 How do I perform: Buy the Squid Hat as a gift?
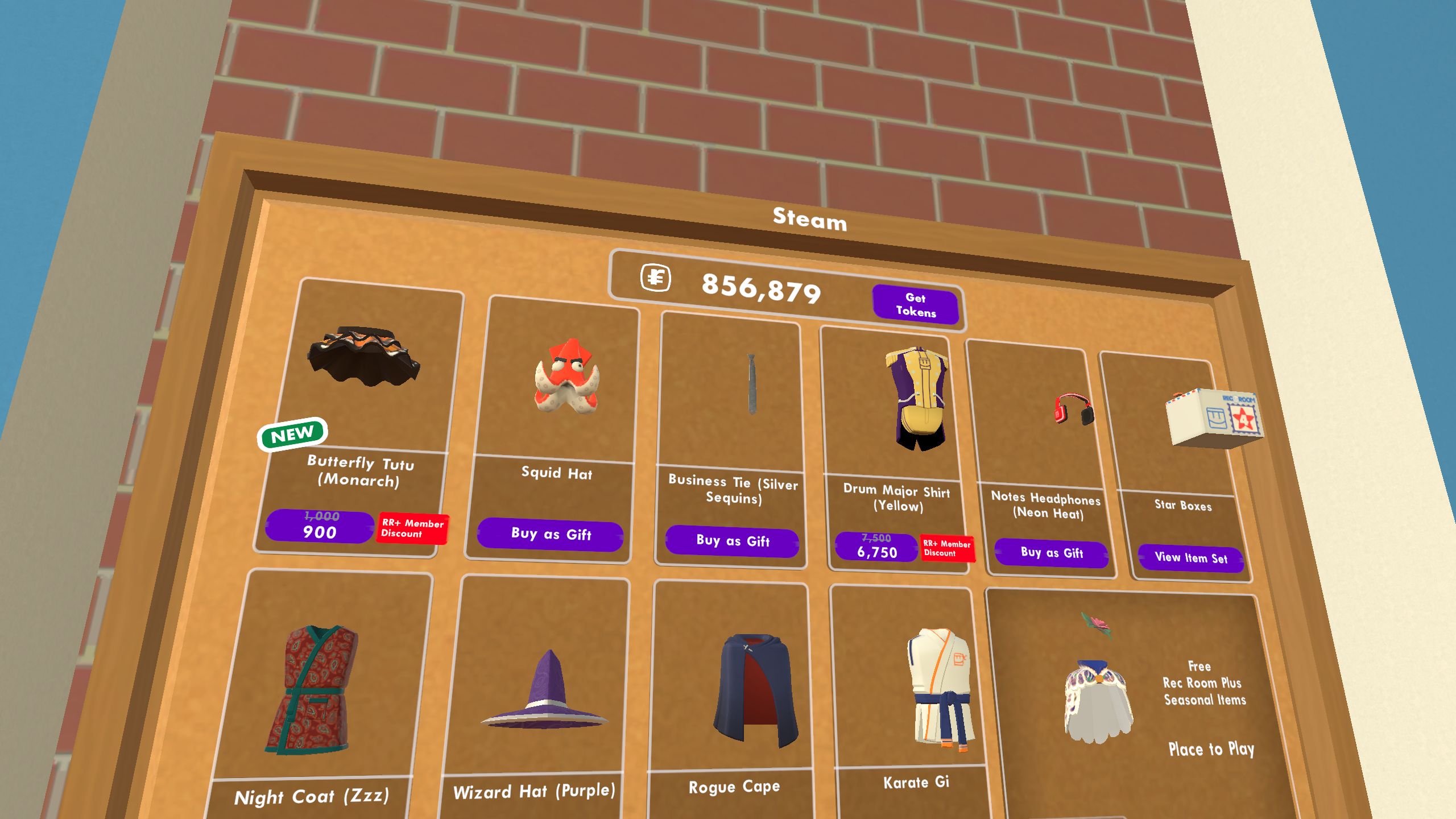[550, 535]
